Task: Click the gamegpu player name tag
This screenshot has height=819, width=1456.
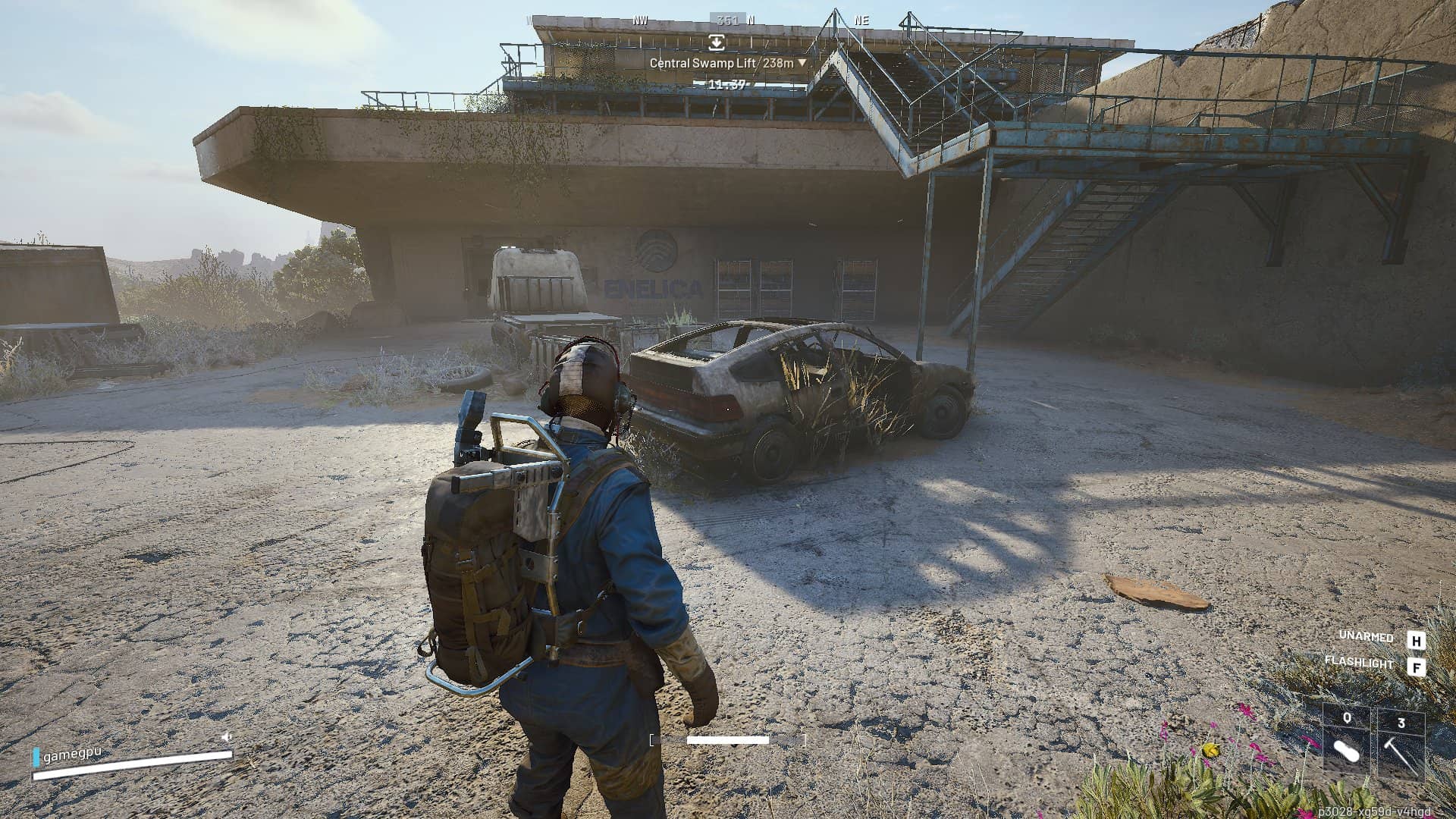Action: coord(72,755)
